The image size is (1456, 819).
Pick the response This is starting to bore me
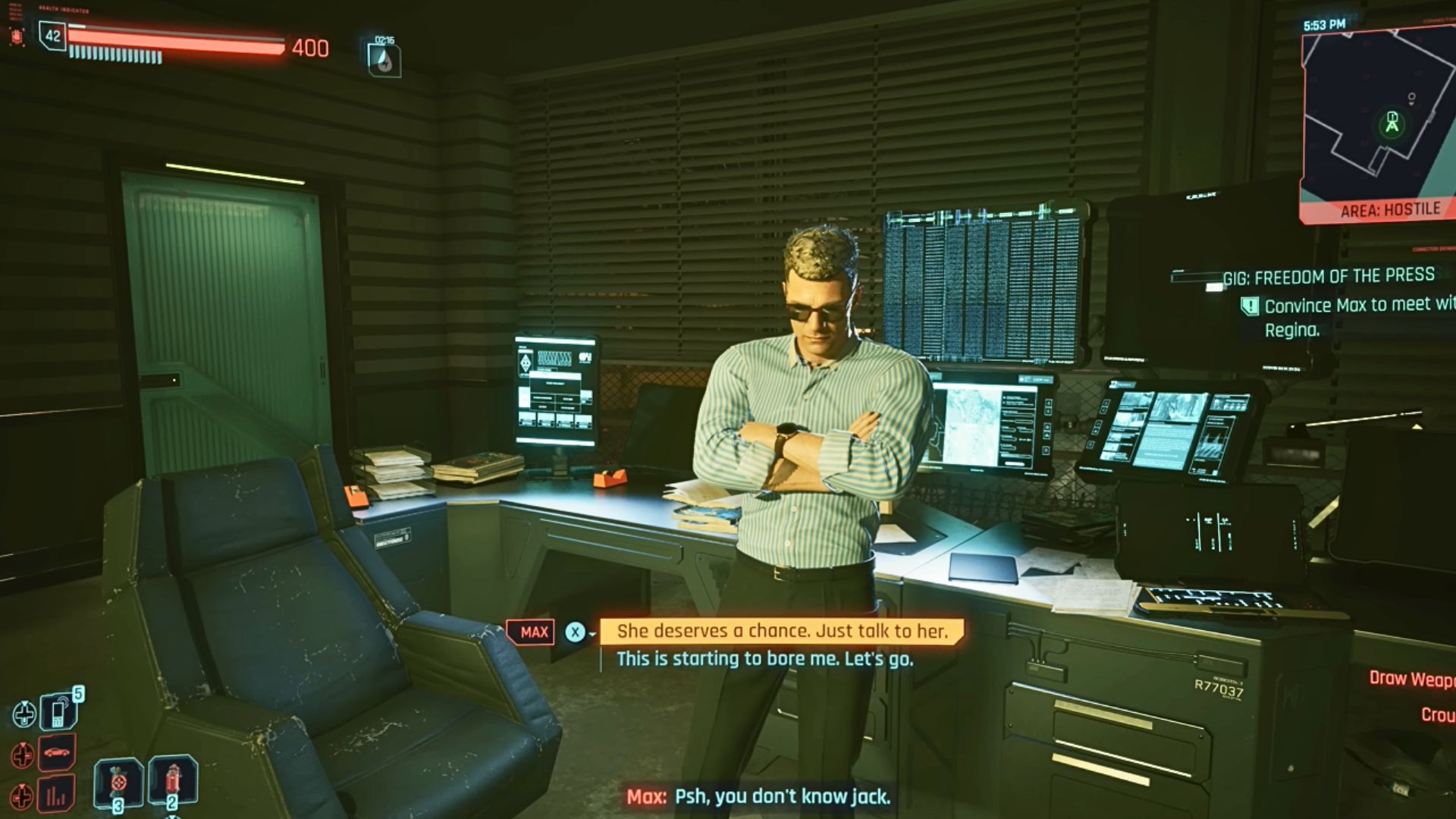click(x=767, y=660)
